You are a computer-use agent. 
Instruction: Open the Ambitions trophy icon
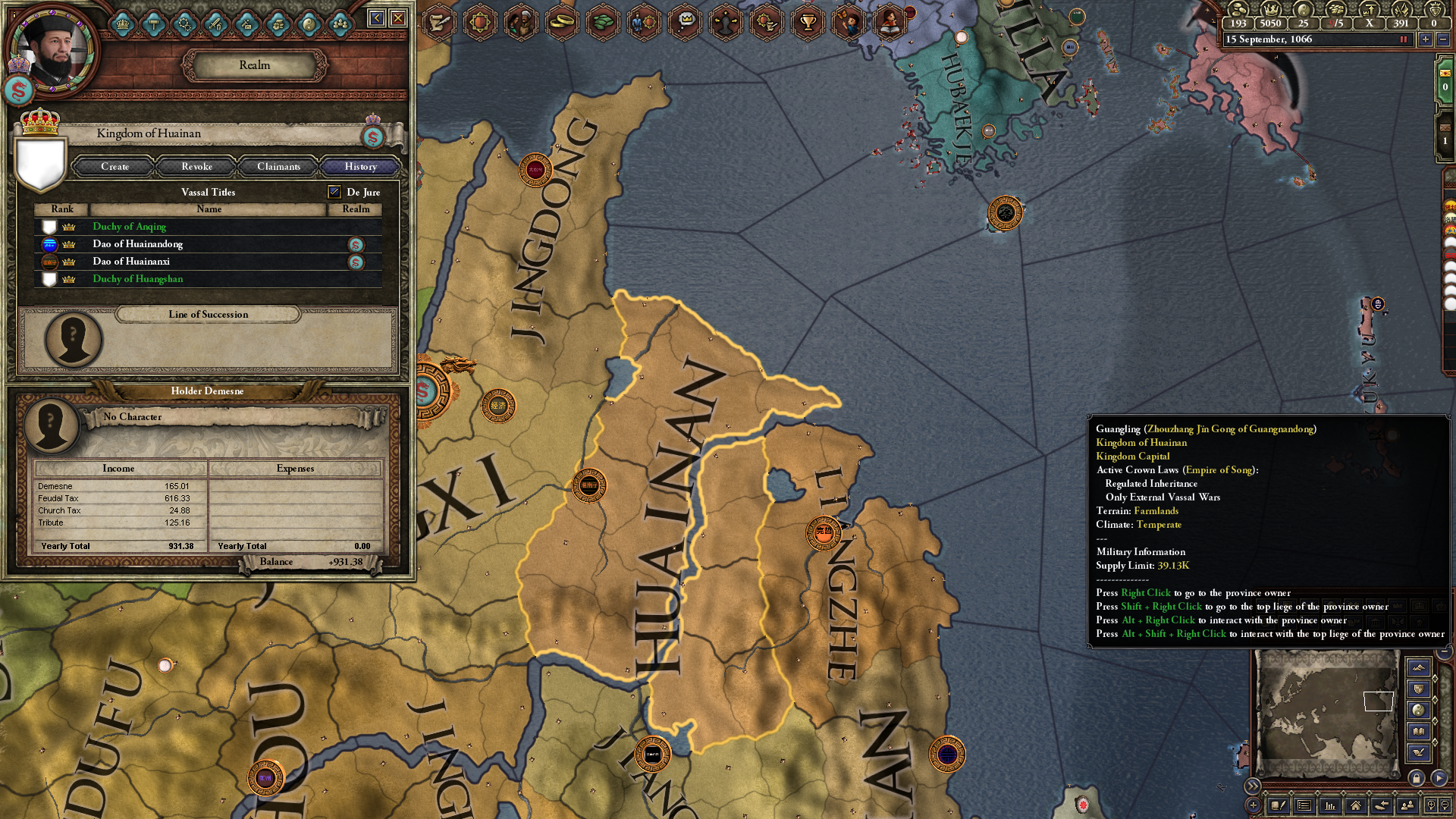pos(806,22)
